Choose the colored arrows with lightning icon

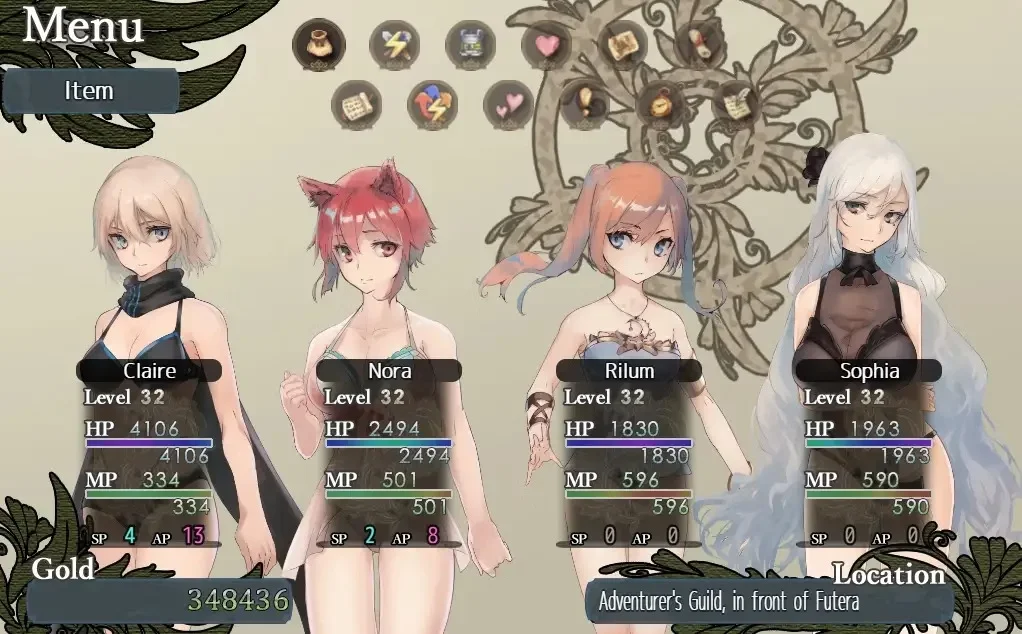(432, 104)
